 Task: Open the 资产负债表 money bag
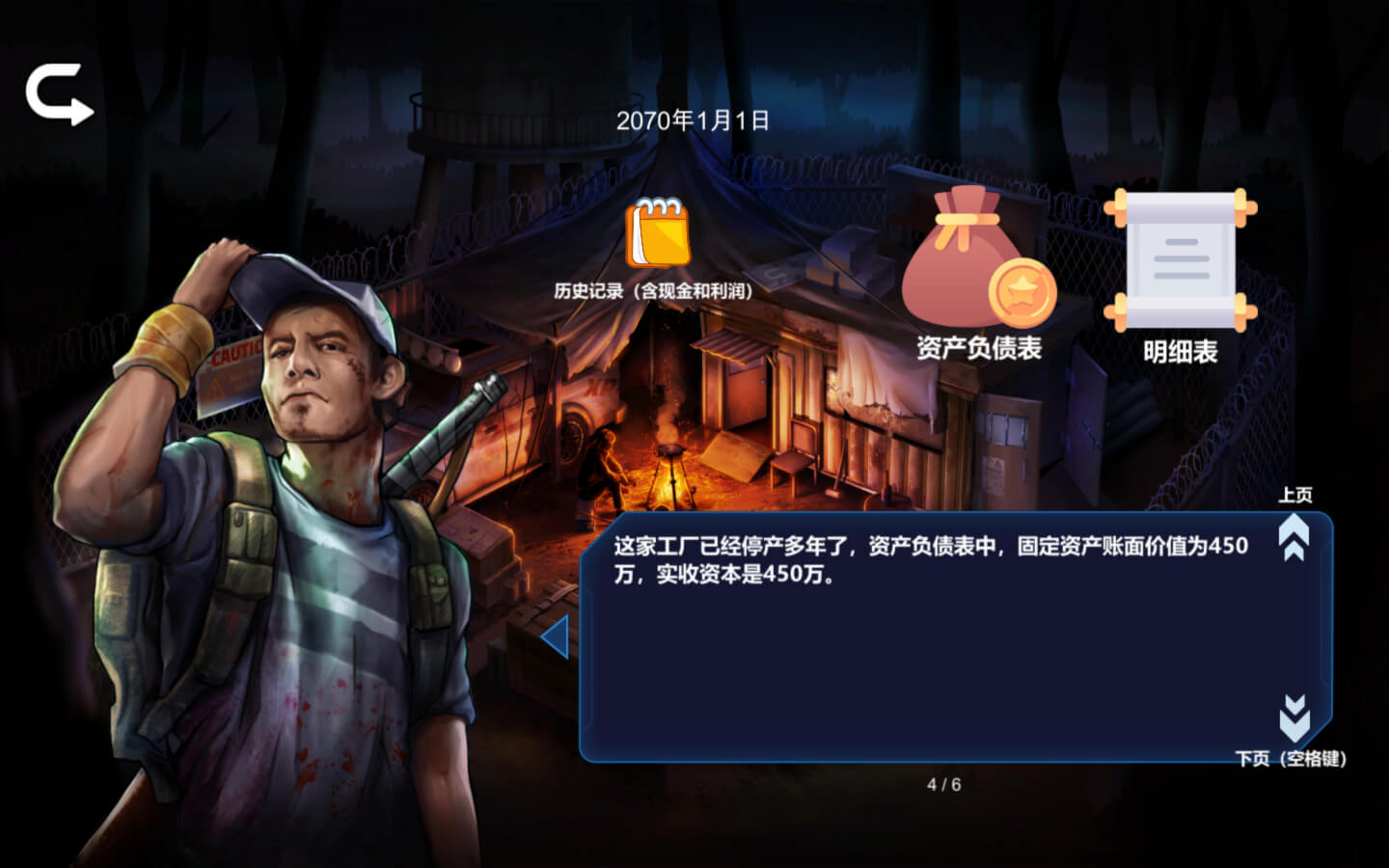[x=977, y=259]
